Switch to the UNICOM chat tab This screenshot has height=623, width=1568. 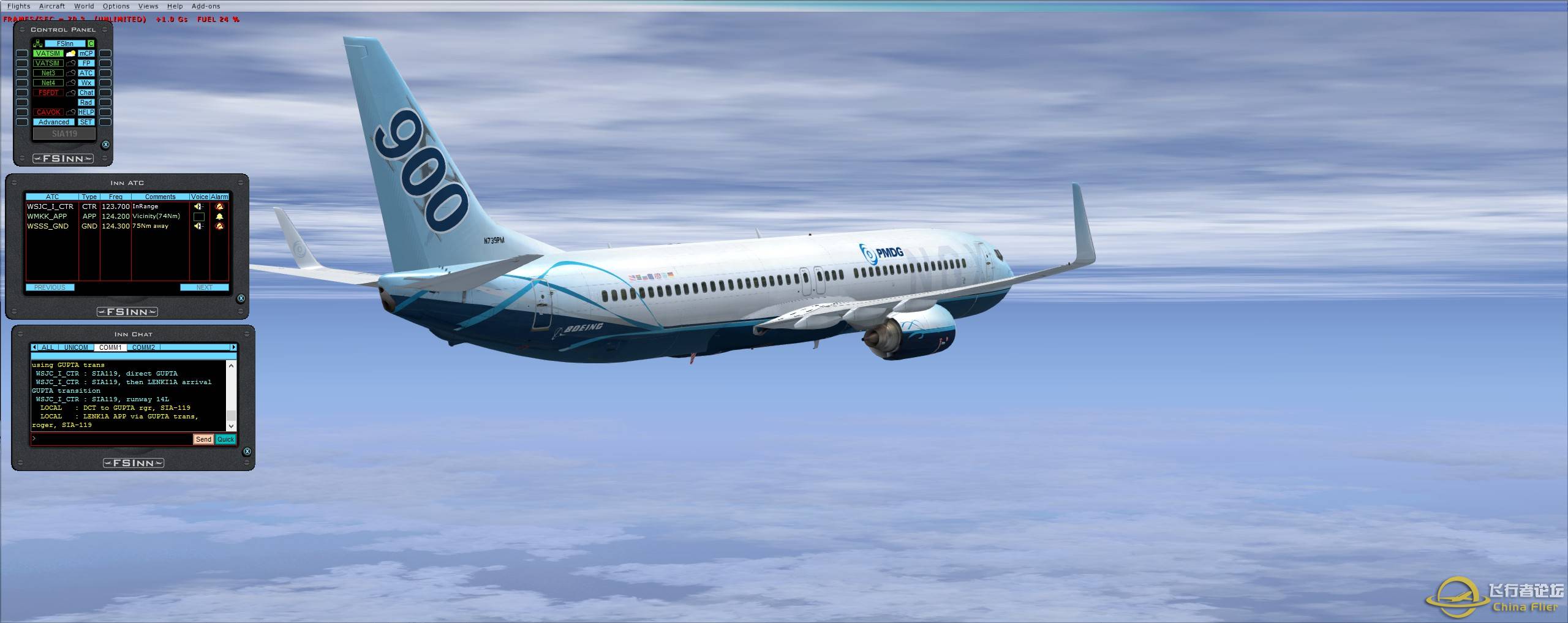[75, 347]
